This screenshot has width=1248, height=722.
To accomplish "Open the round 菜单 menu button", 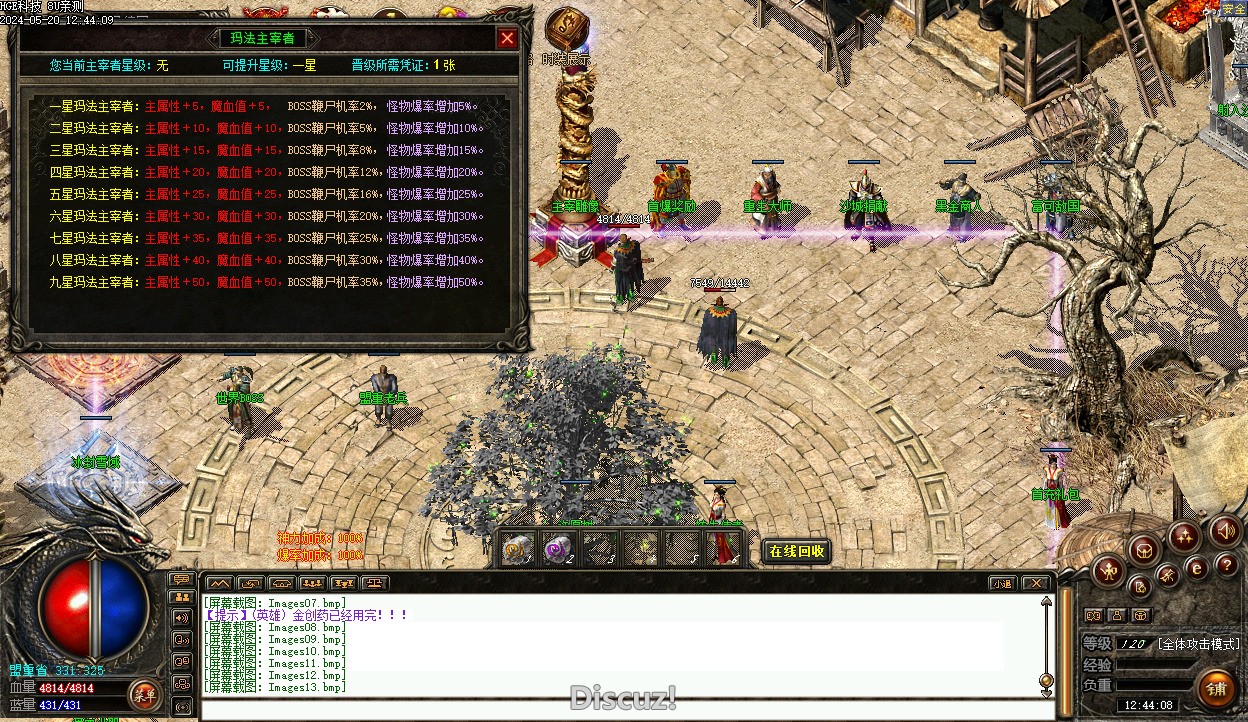I will tap(143, 693).
